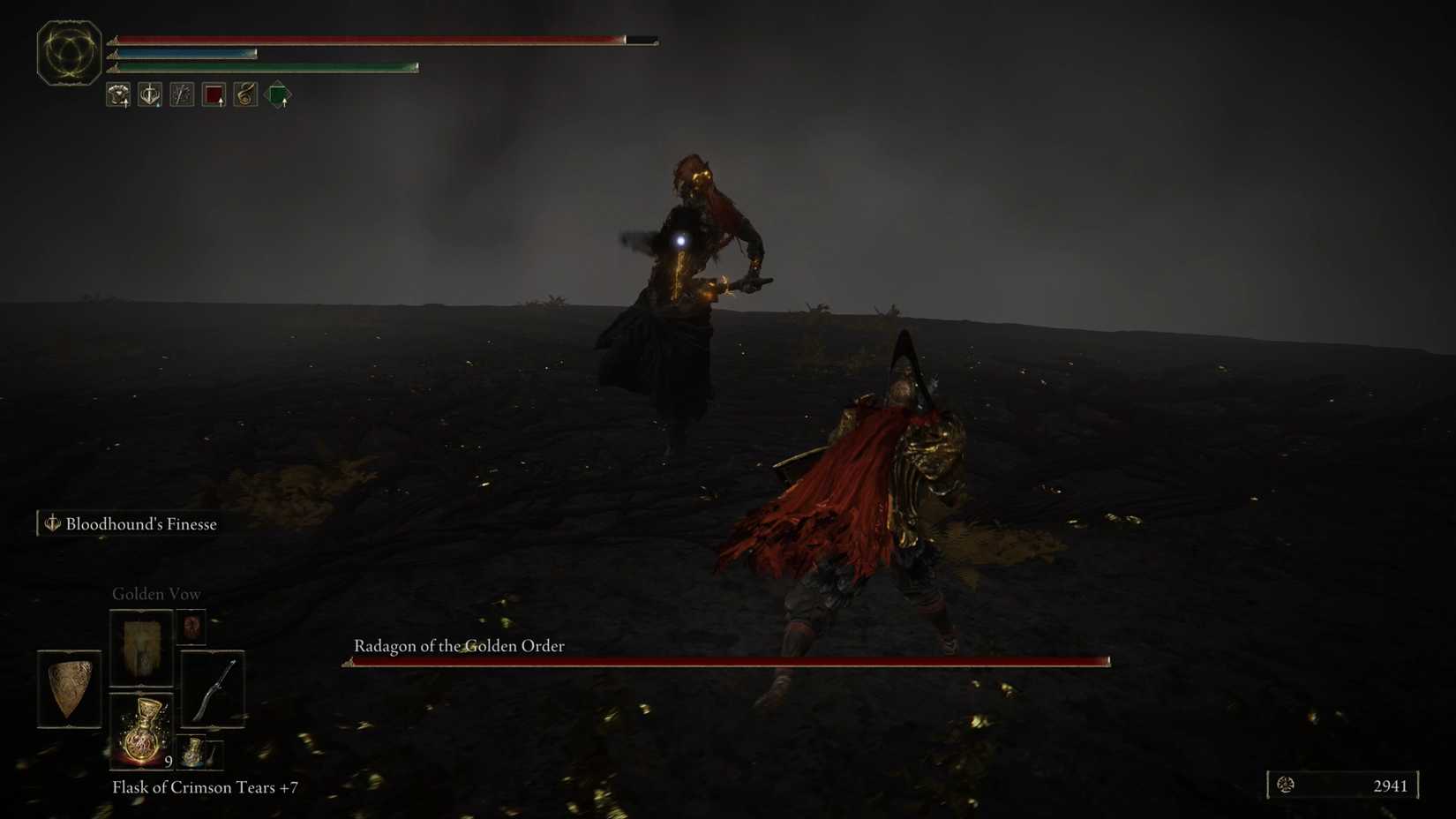The height and width of the screenshot is (819, 1456).
Task: Select the Radagon of the Golden Order name
Action: coord(457,646)
